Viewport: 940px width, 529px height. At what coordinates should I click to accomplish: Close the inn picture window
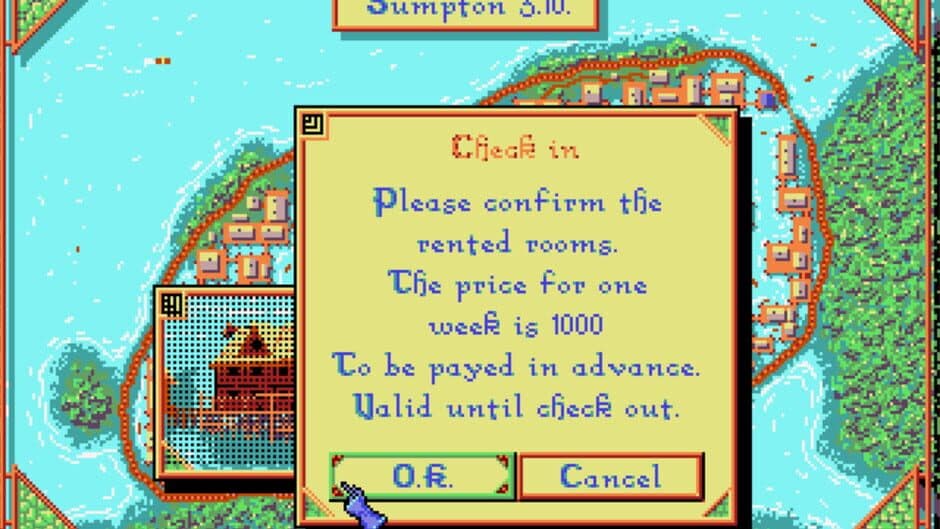(x=170, y=303)
